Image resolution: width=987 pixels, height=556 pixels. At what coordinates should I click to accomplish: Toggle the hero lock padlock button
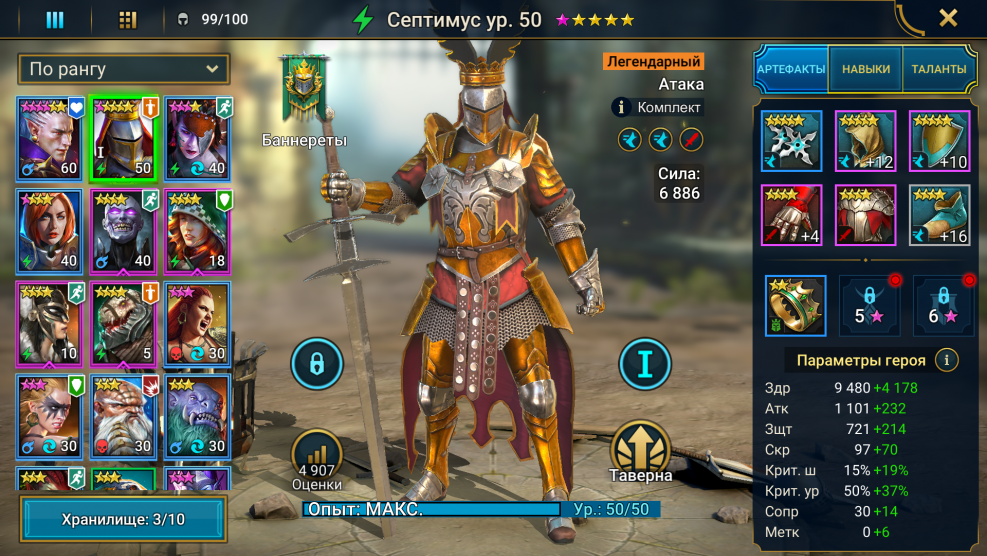pos(316,364)
